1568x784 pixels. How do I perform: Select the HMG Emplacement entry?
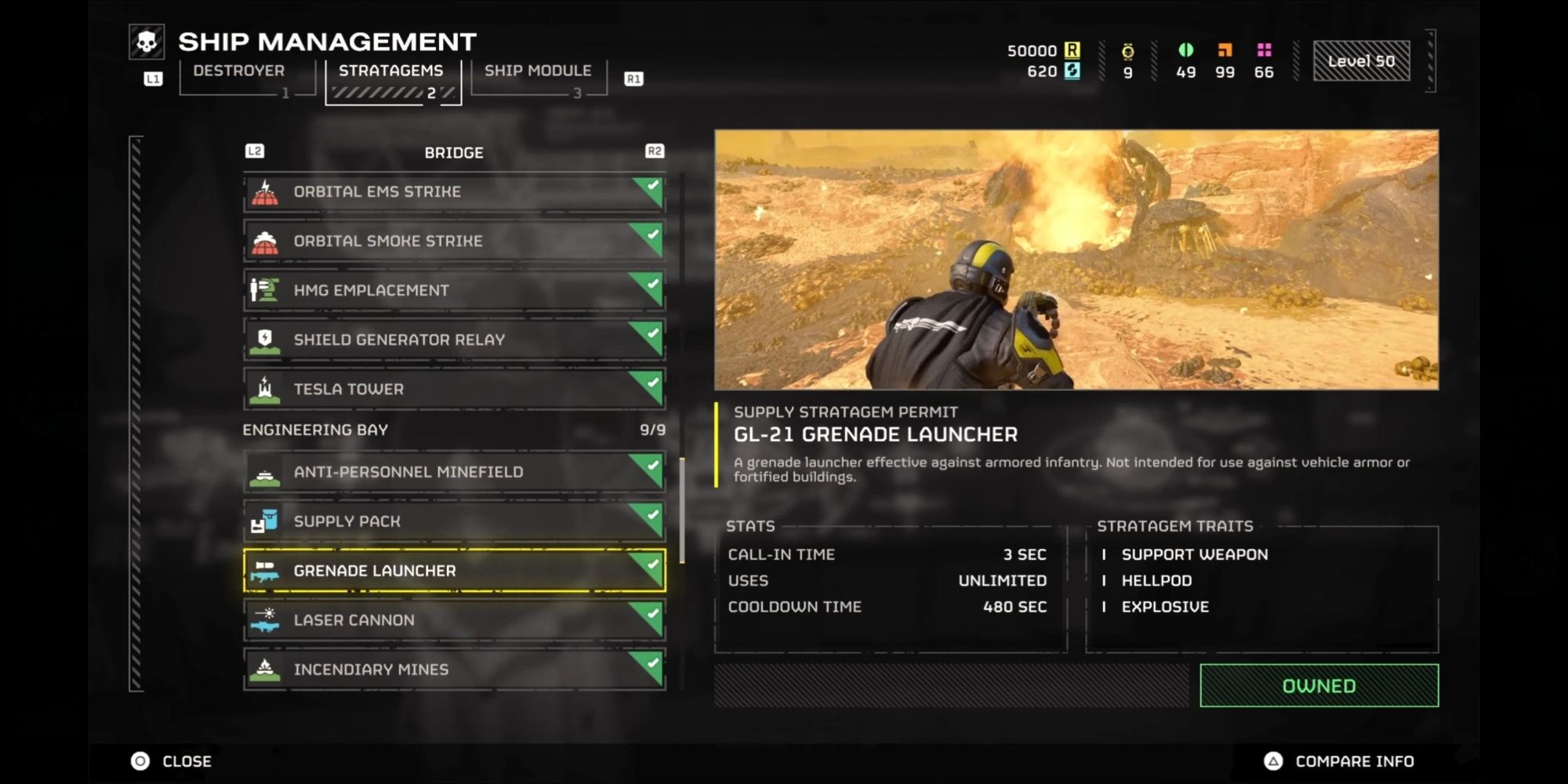[x=454, y=291]
